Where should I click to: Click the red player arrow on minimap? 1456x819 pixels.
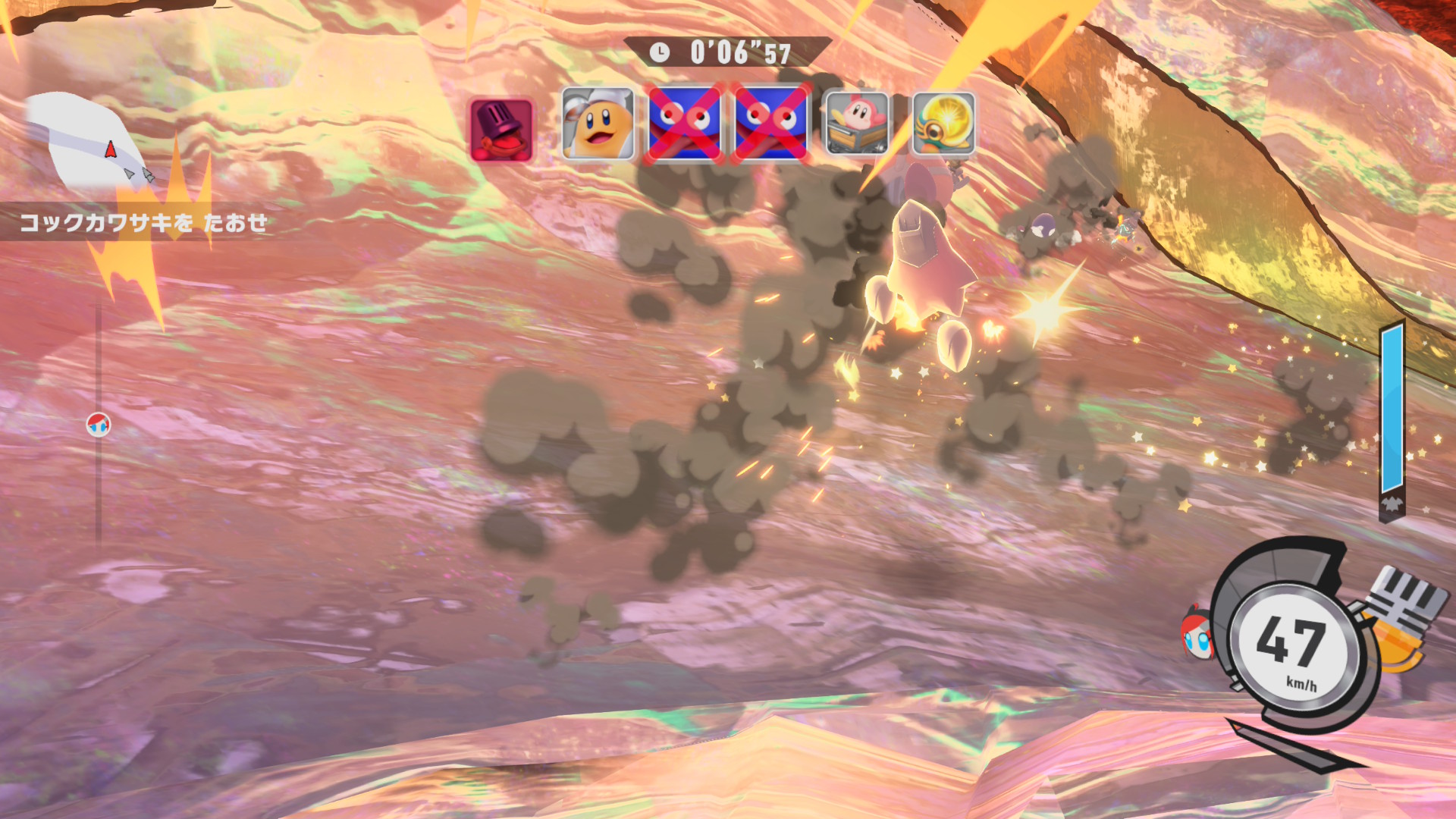111,149
